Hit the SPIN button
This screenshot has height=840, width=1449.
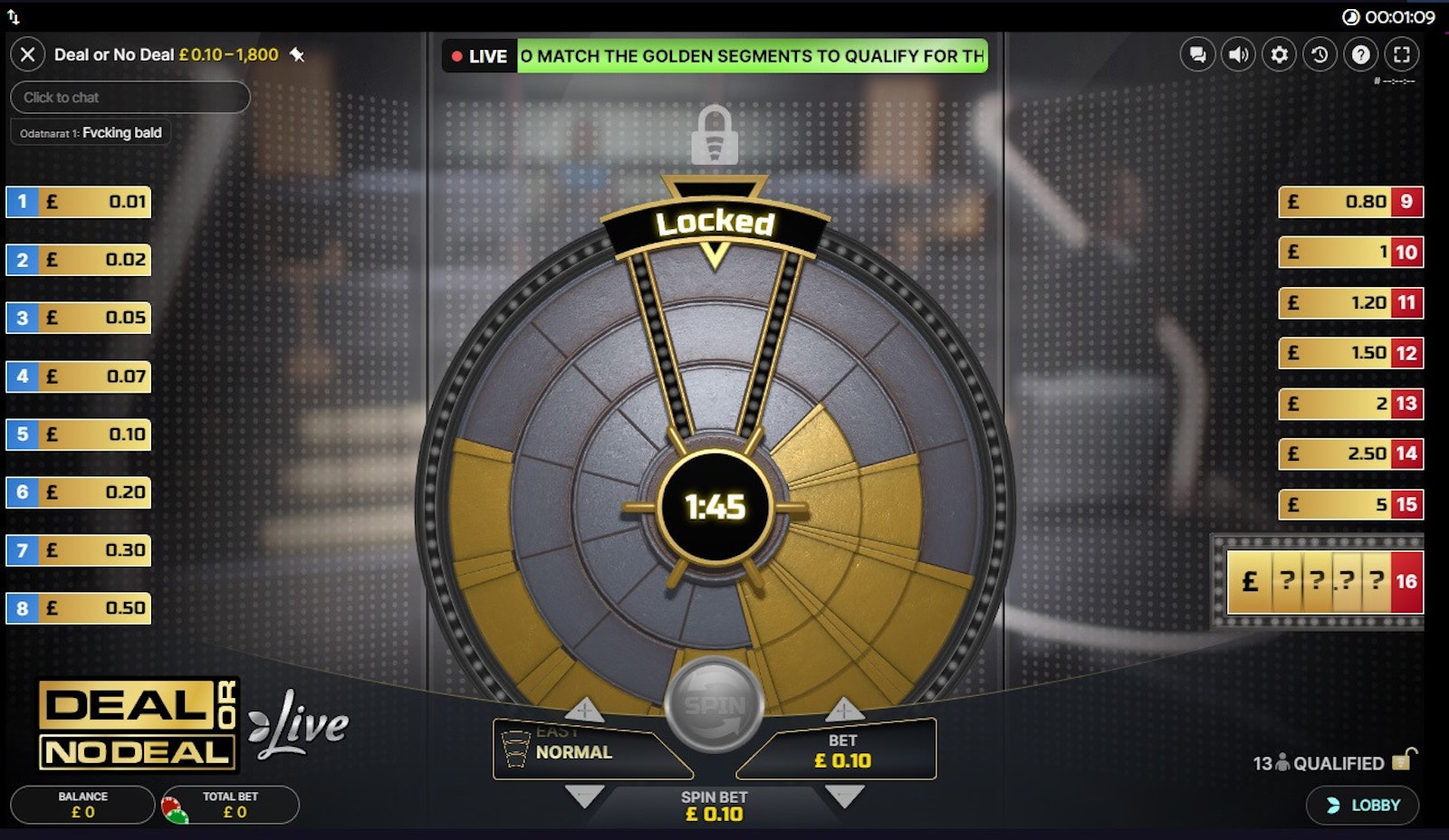click(x=715, y=705)
